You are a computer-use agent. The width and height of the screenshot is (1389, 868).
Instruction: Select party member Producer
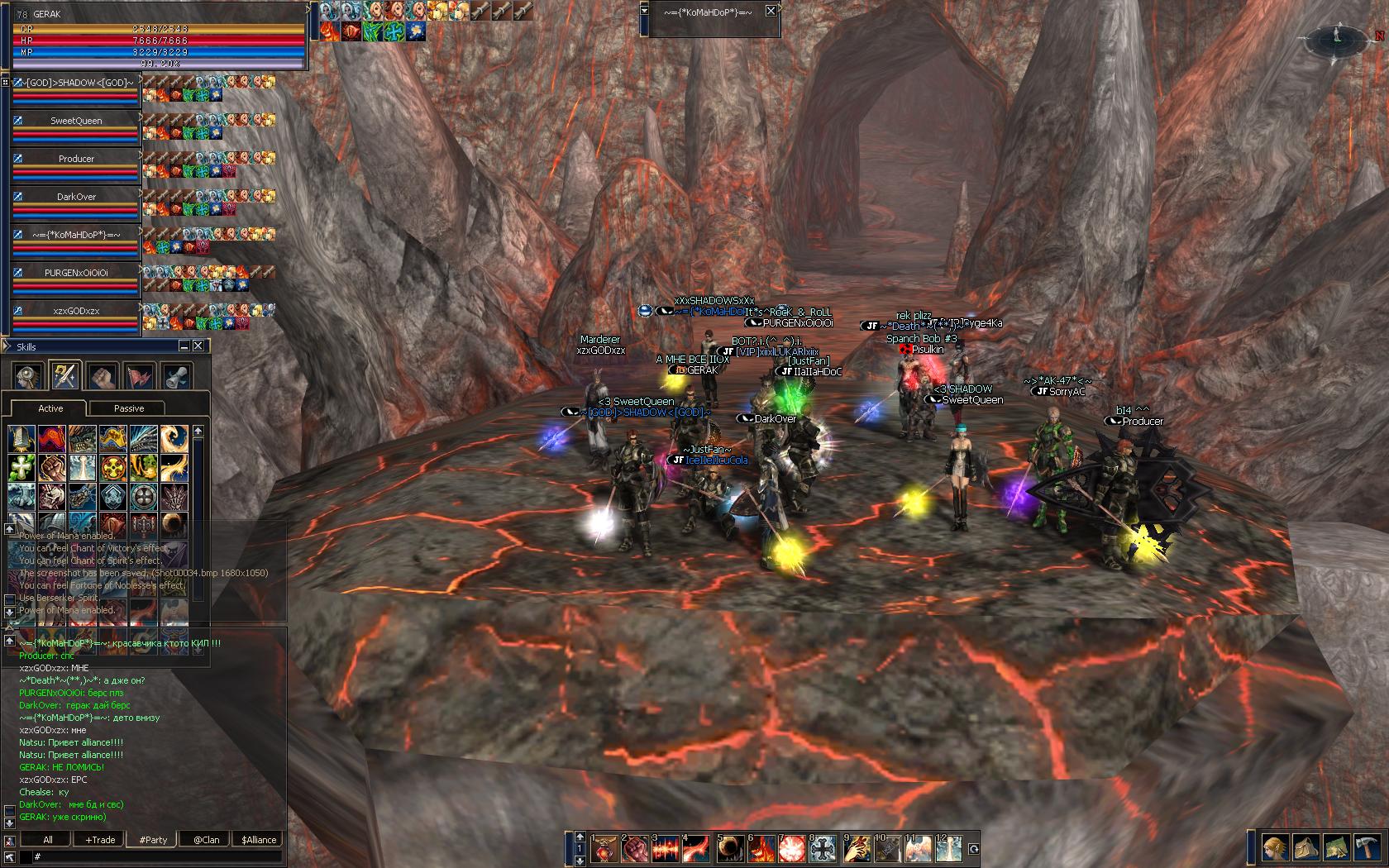click(x=76, y=159)
